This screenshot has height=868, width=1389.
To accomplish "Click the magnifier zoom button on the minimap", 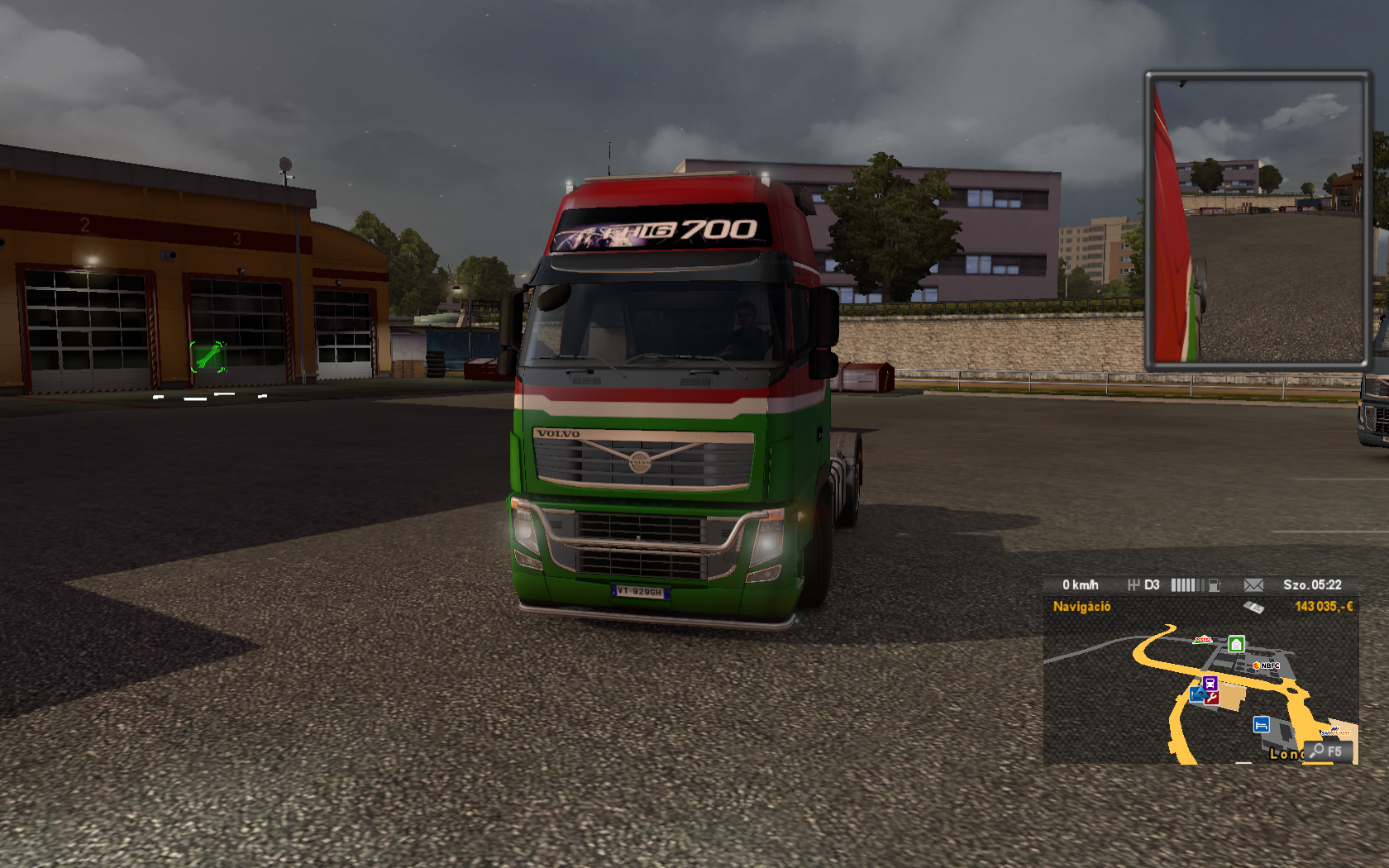I will click(x=1326, y=751).
